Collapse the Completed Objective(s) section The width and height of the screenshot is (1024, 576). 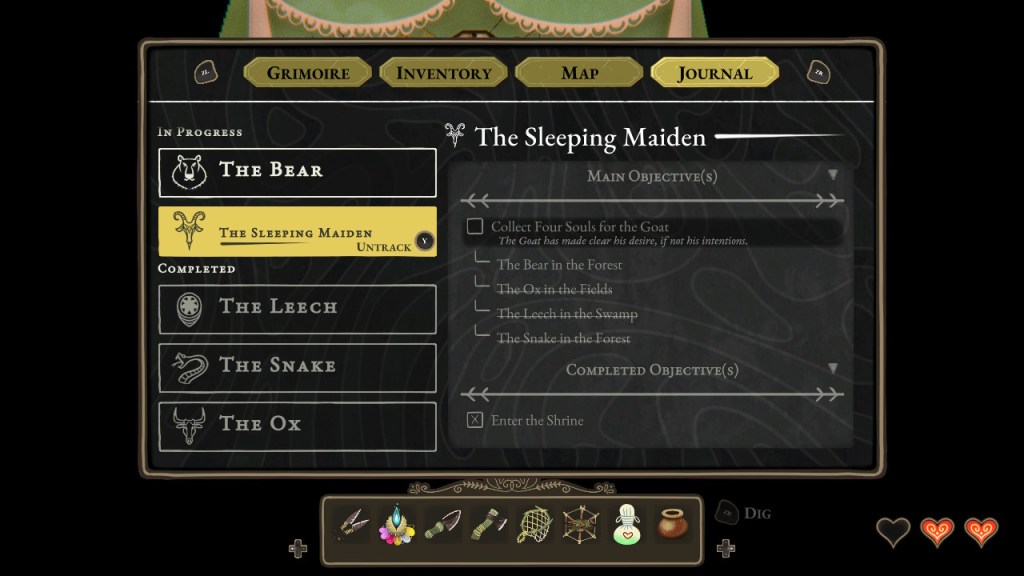(832, 369)
